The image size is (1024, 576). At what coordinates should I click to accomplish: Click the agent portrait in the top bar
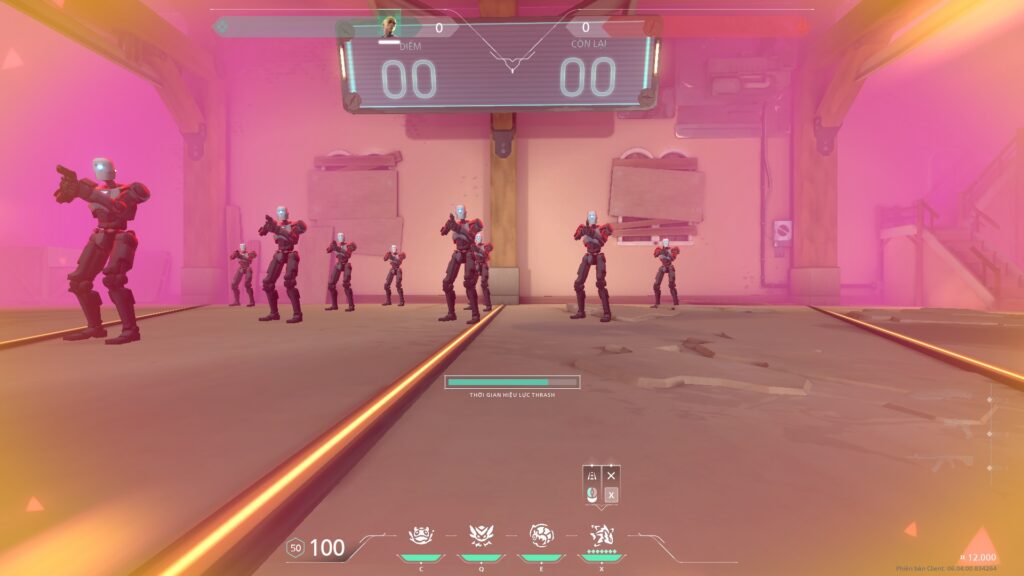(x=389, y=27)
